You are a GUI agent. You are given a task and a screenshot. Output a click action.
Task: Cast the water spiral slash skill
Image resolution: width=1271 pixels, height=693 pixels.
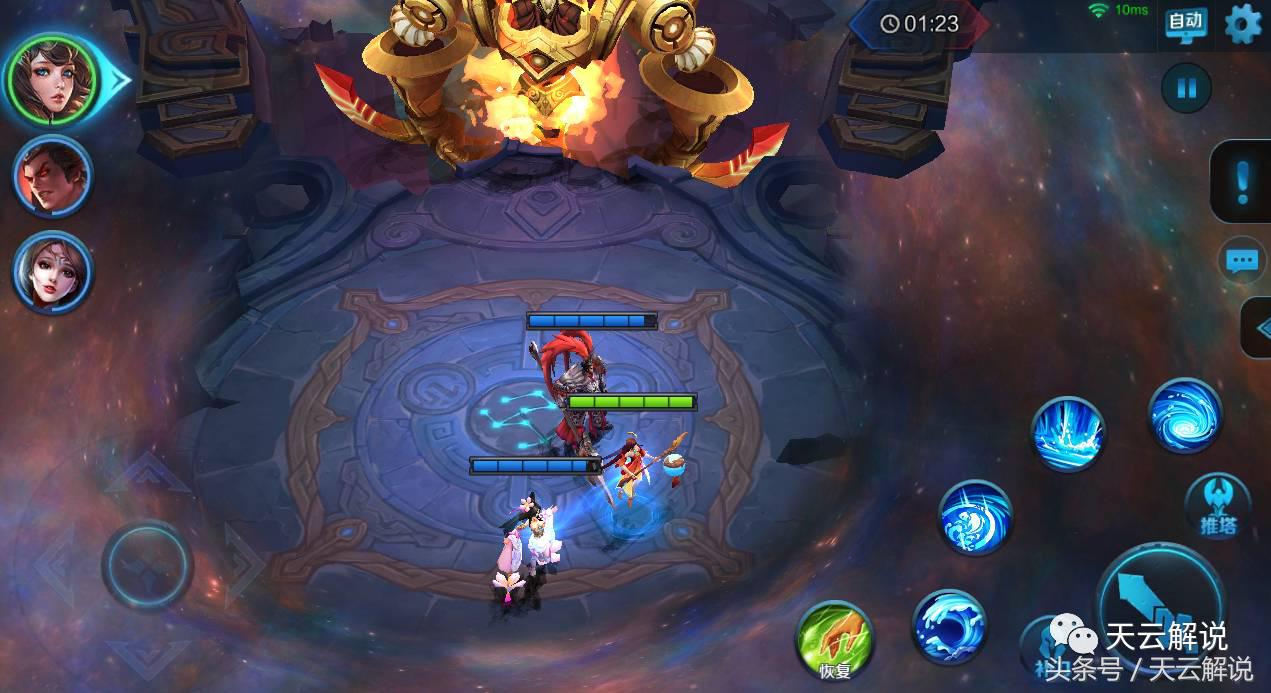(x=976, y=517)
